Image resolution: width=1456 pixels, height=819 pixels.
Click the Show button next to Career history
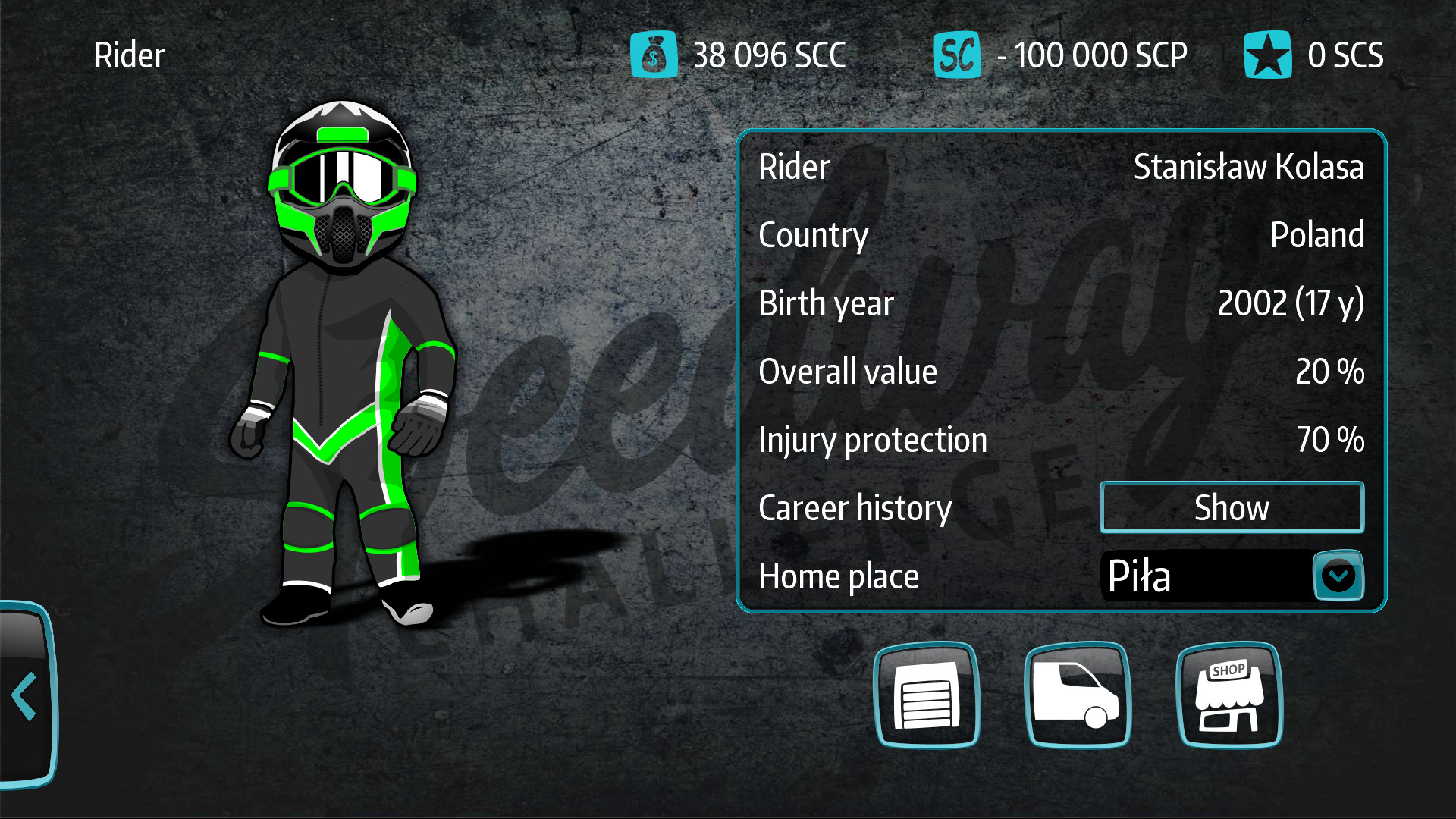click(1232, 507)
